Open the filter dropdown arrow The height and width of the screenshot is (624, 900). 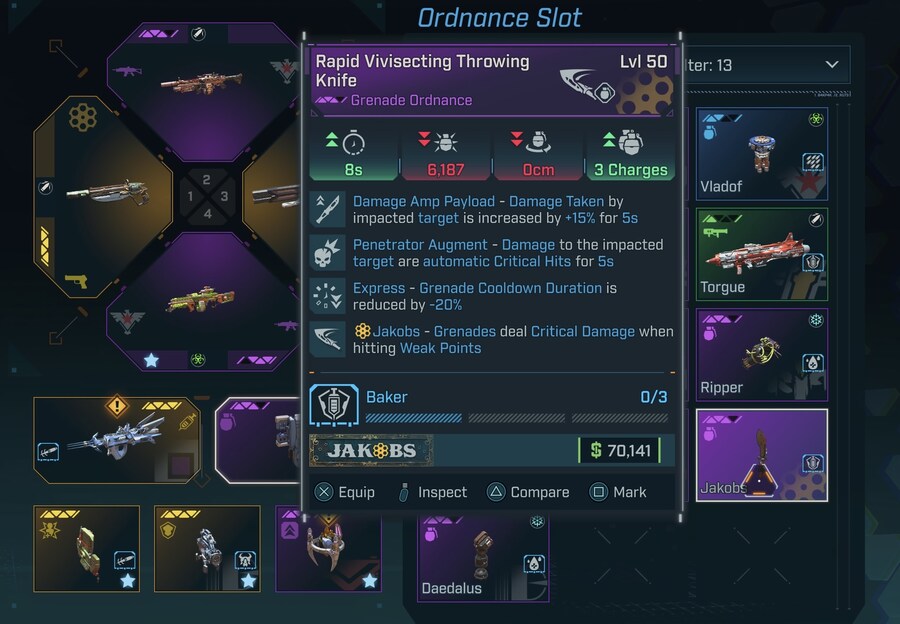click(831, 65)
